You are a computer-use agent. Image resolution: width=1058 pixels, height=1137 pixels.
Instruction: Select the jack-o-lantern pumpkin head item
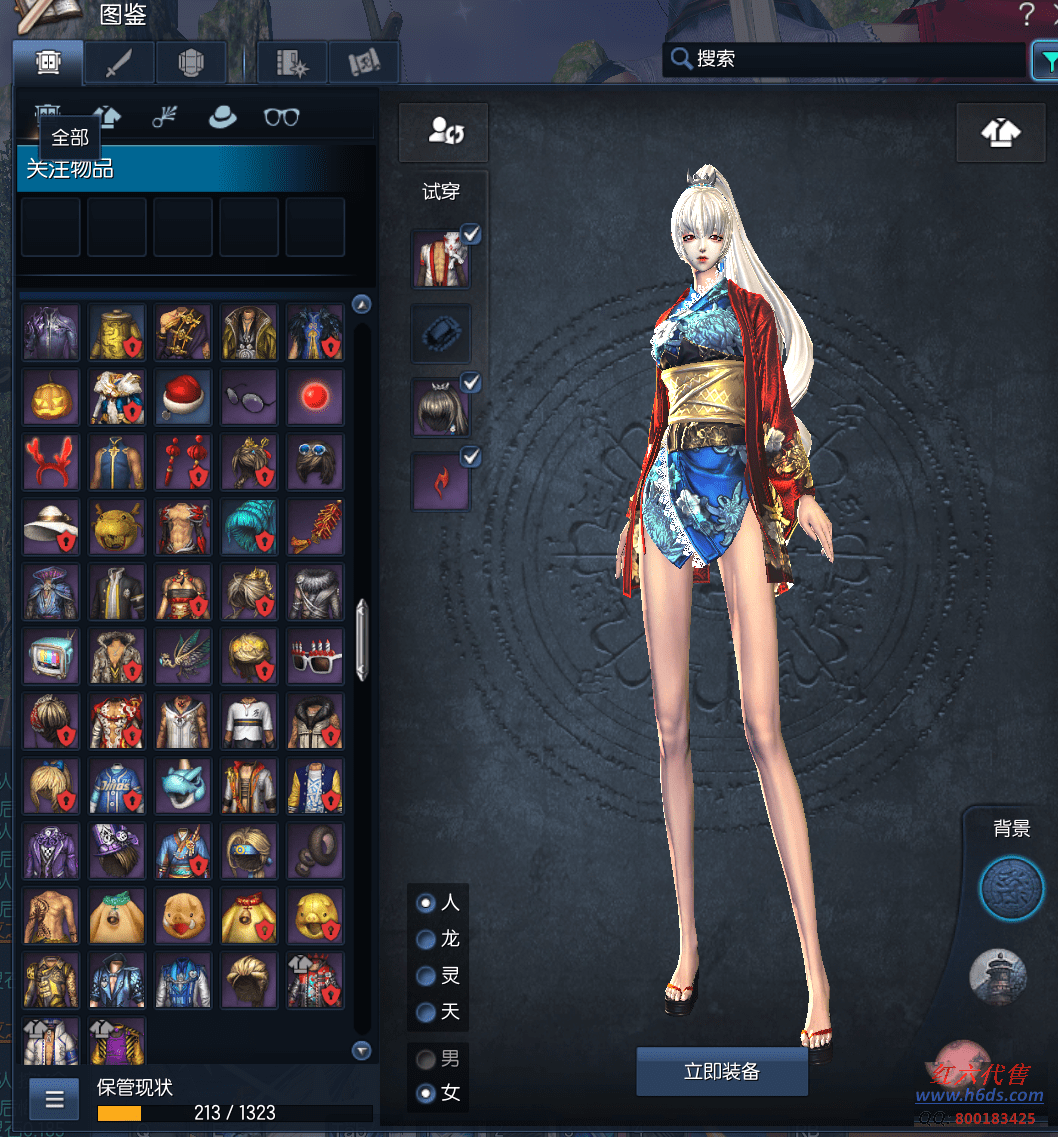(x=51, y=397)
